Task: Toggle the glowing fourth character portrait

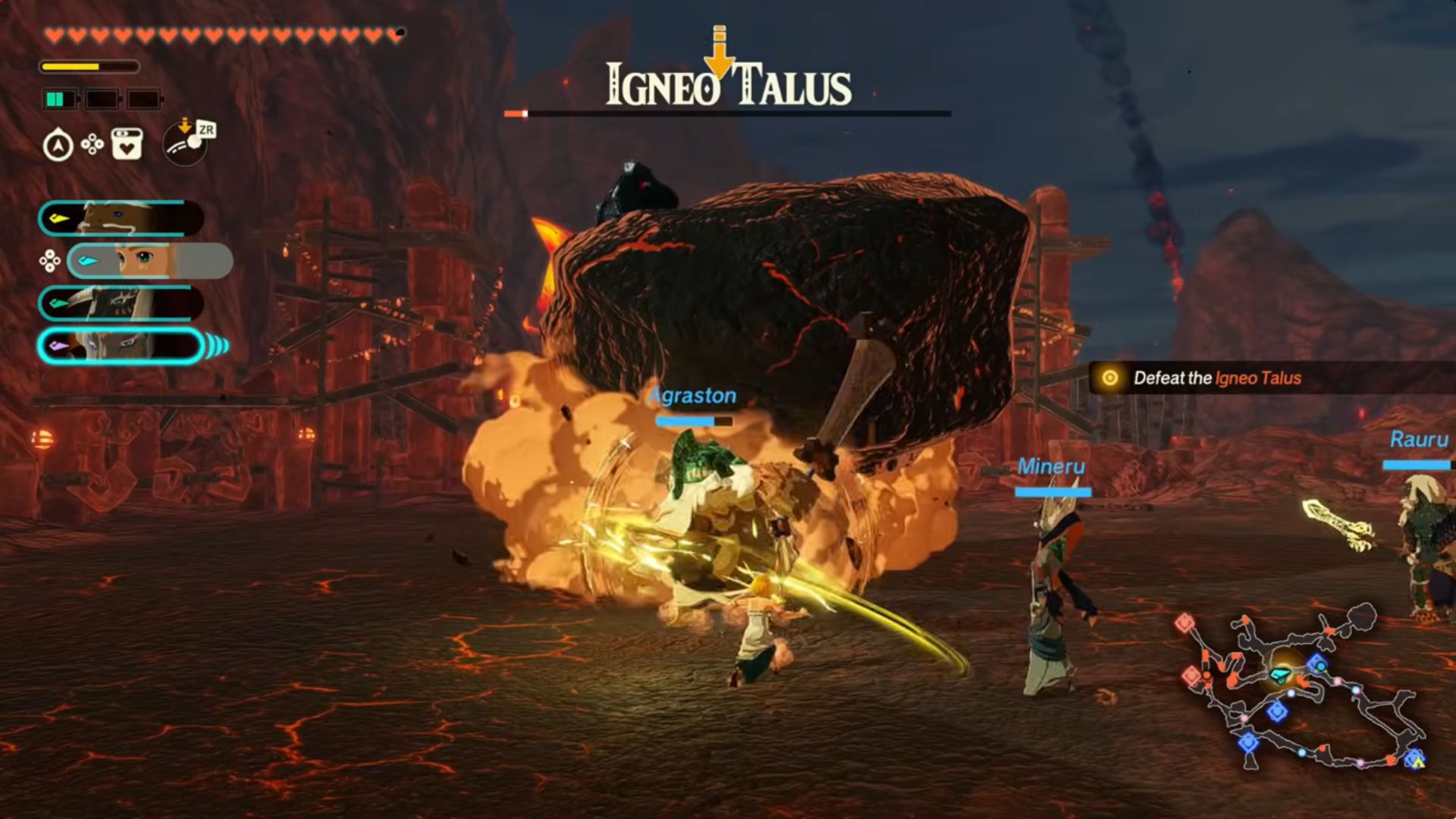Action: coord(118,345)
